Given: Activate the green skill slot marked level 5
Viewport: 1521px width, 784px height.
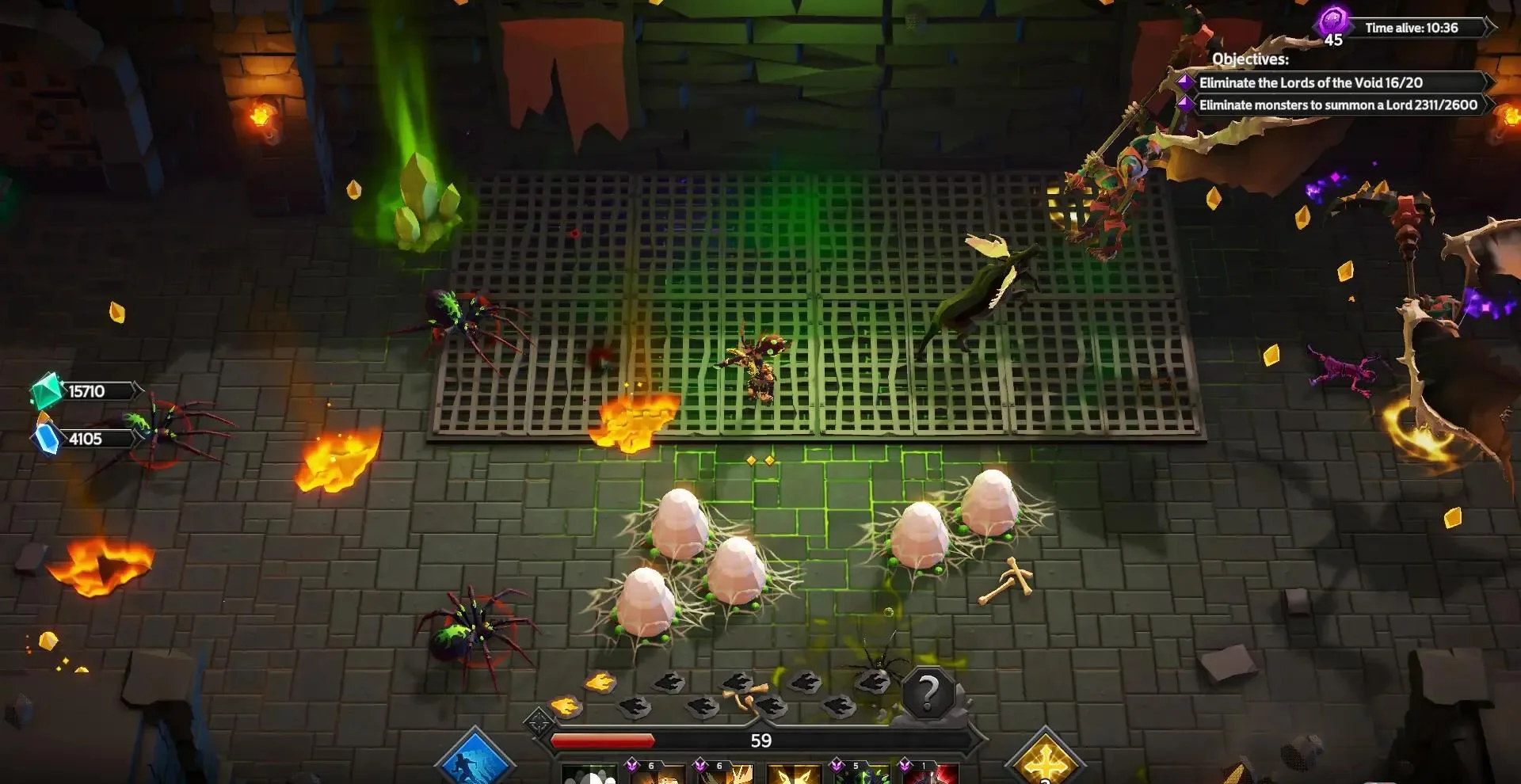Looking at the screenshot, I should tap(863, 775).
